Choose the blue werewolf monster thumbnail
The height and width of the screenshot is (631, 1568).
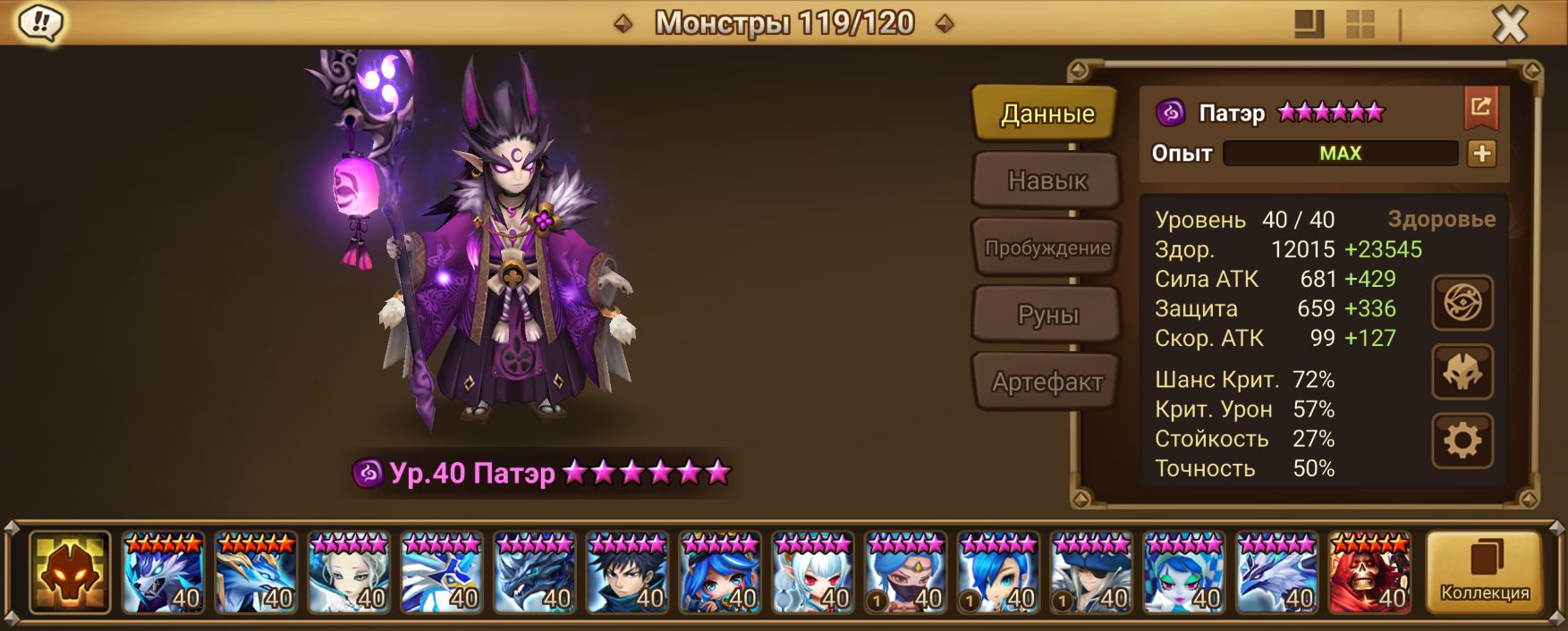pos(163,573)
